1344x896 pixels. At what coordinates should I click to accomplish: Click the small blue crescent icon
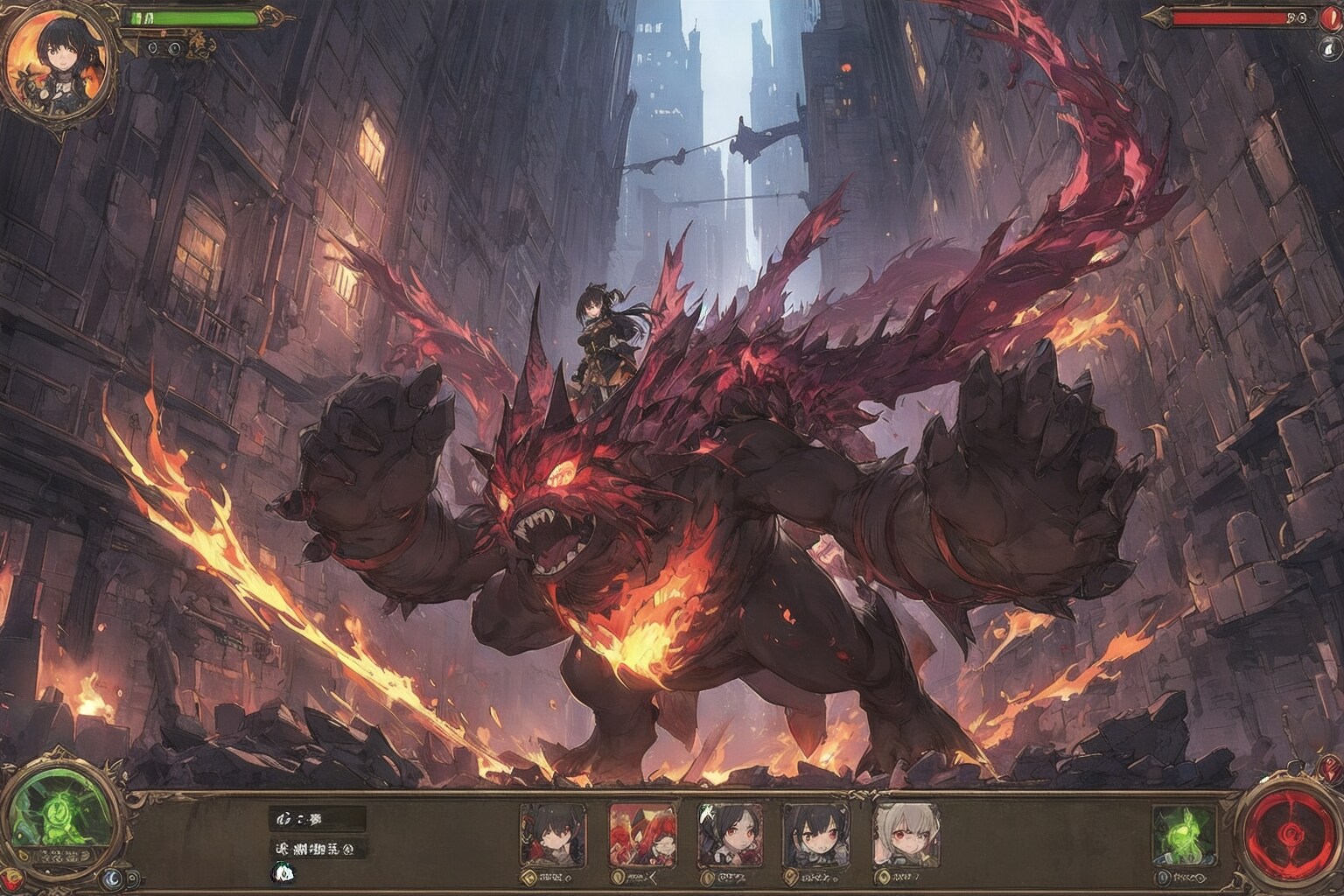pos(113,878)
